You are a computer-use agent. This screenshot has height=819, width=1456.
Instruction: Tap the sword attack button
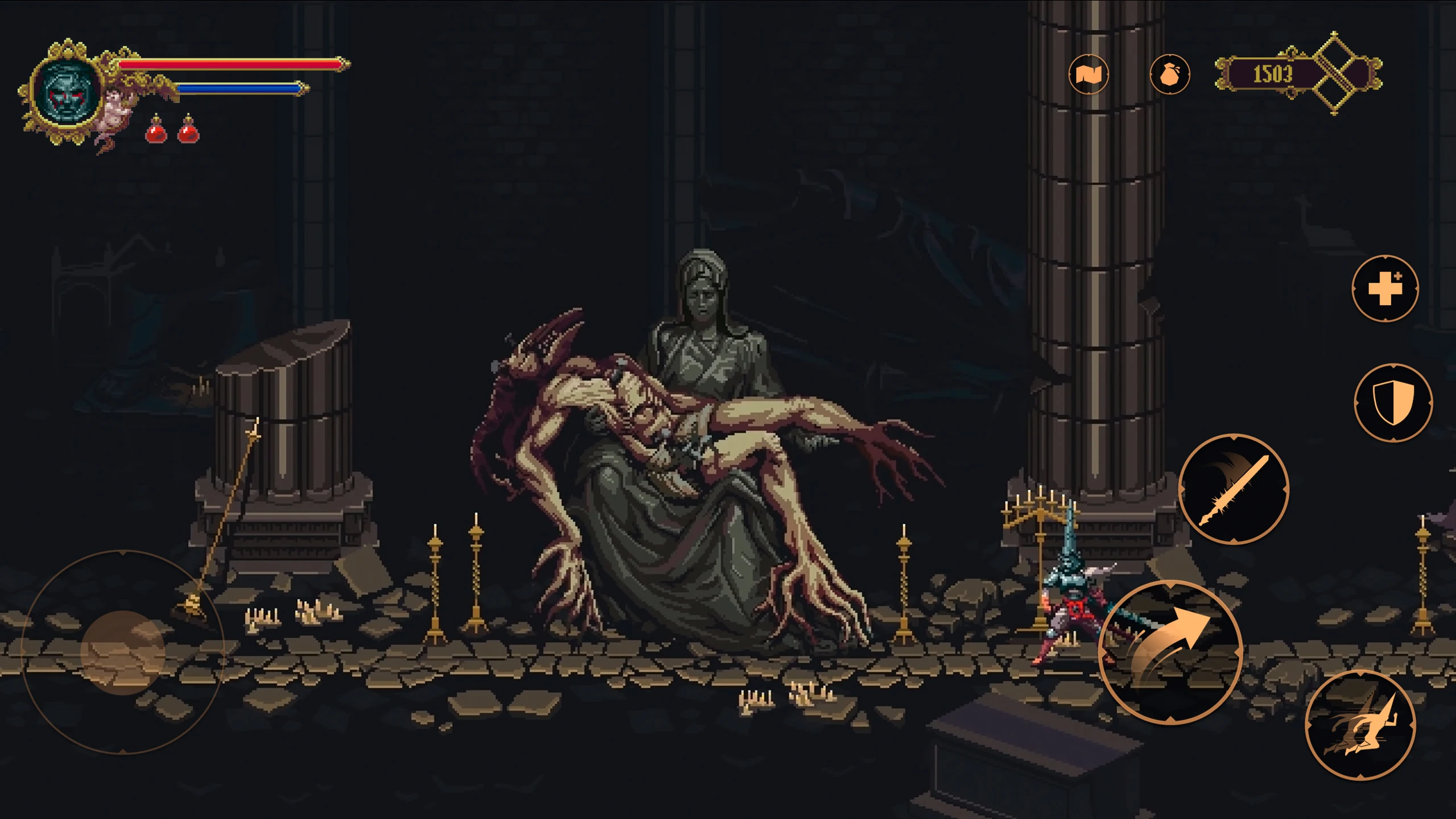pyautogui.click(x=1234, y=489)
